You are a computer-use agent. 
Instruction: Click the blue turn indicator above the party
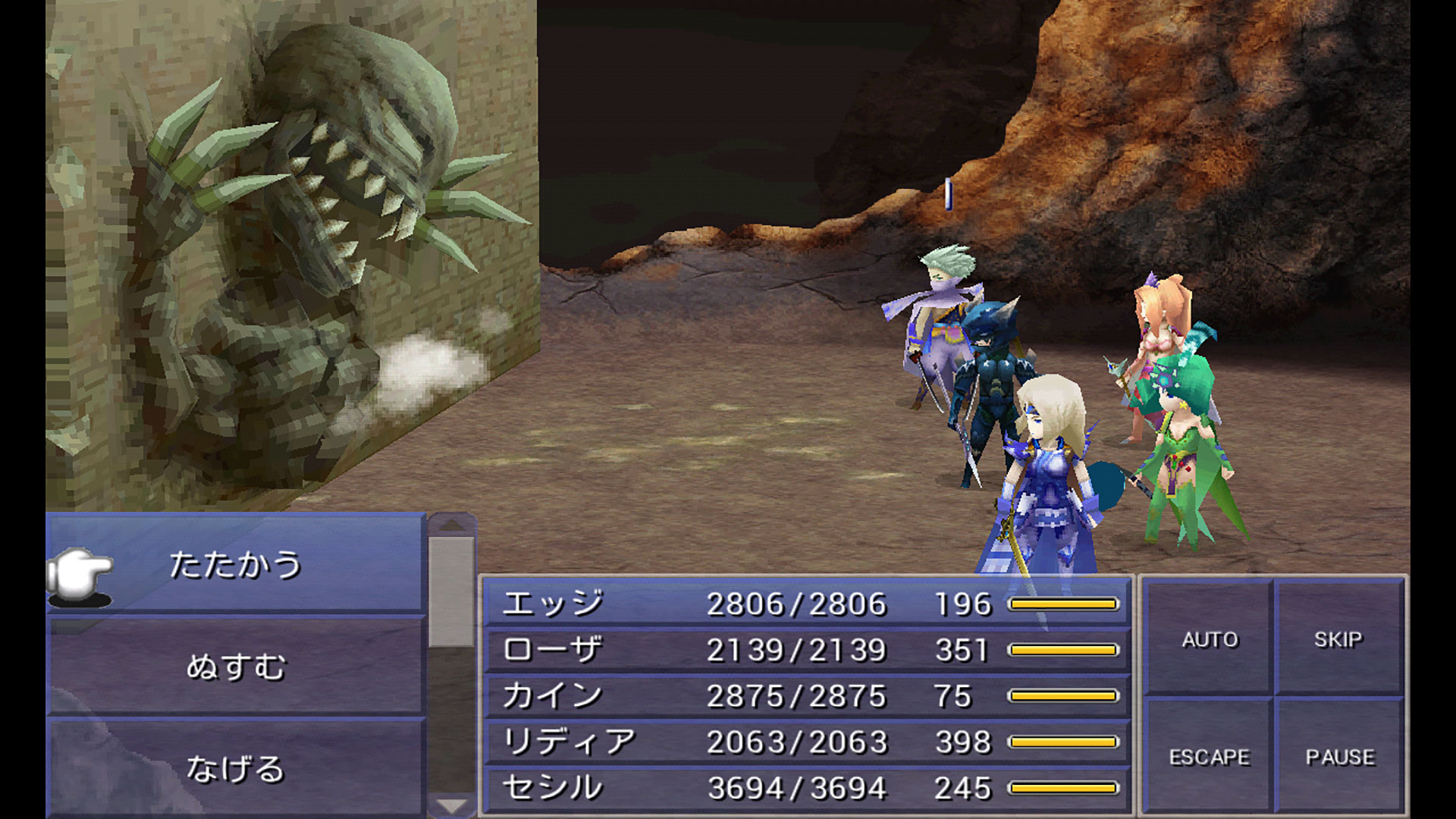(x=949, y=194)
